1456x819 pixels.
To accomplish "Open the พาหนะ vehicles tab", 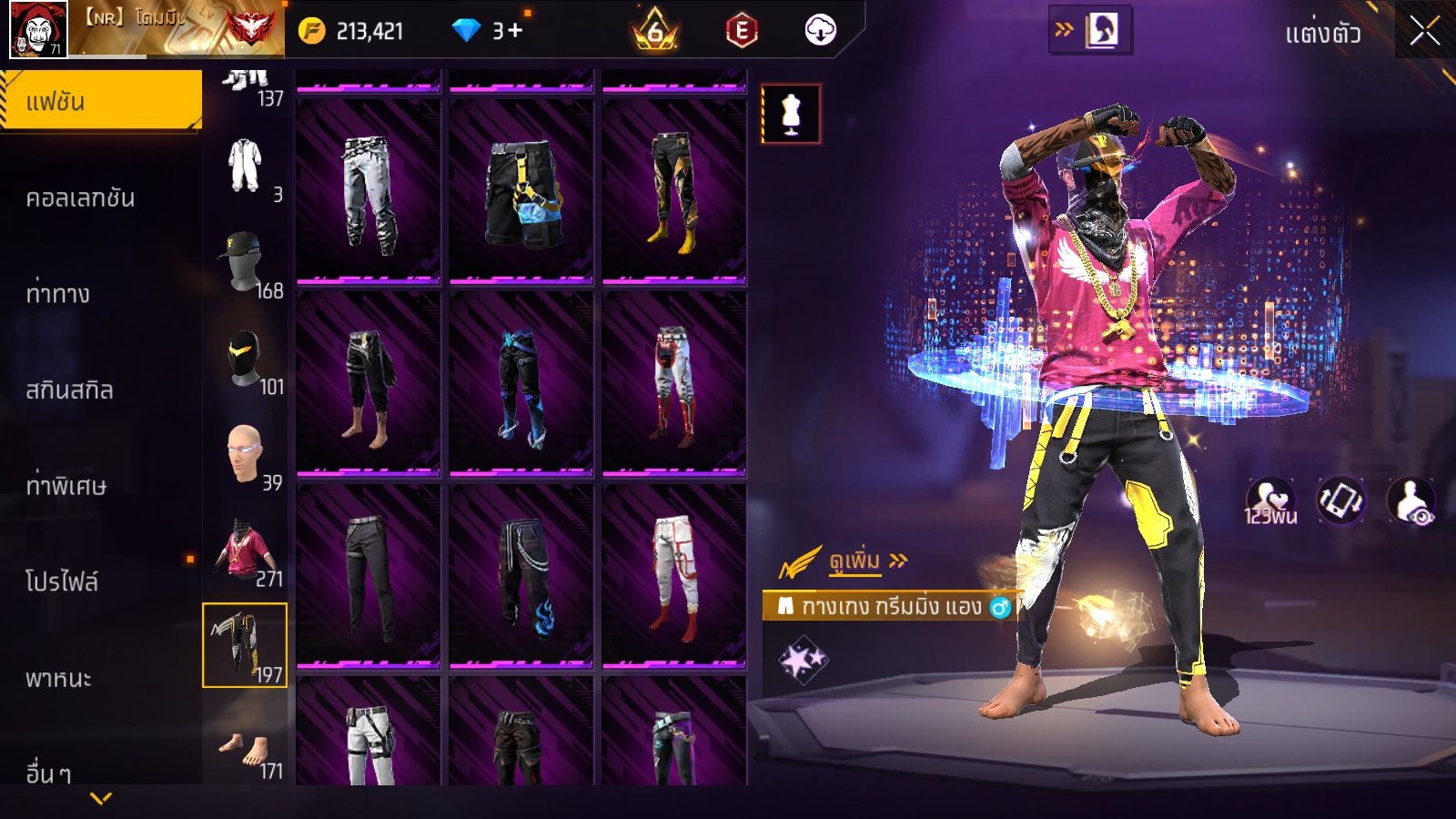I will pyautogui.click(x=59, y=678).
